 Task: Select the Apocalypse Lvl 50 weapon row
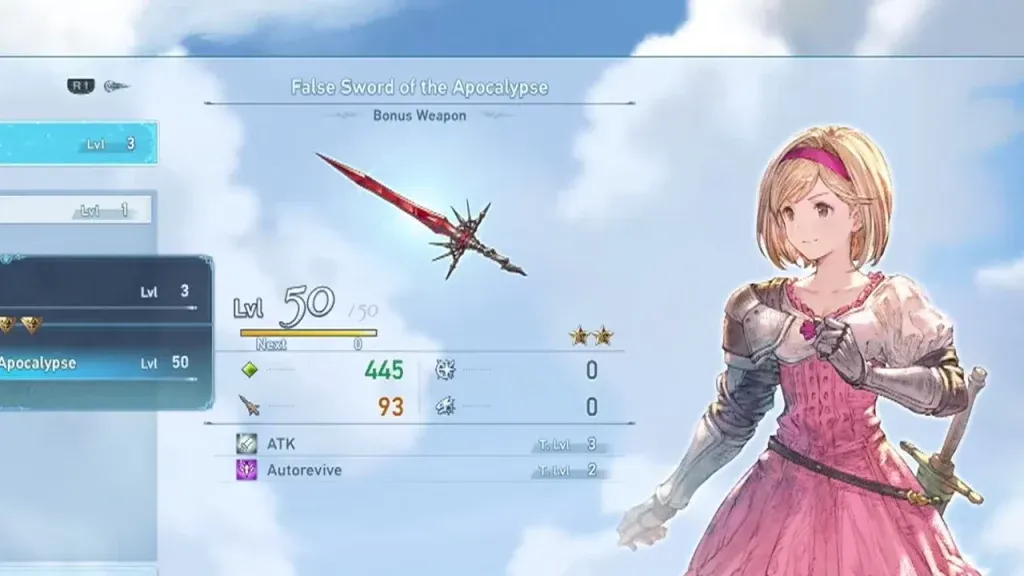100,363
